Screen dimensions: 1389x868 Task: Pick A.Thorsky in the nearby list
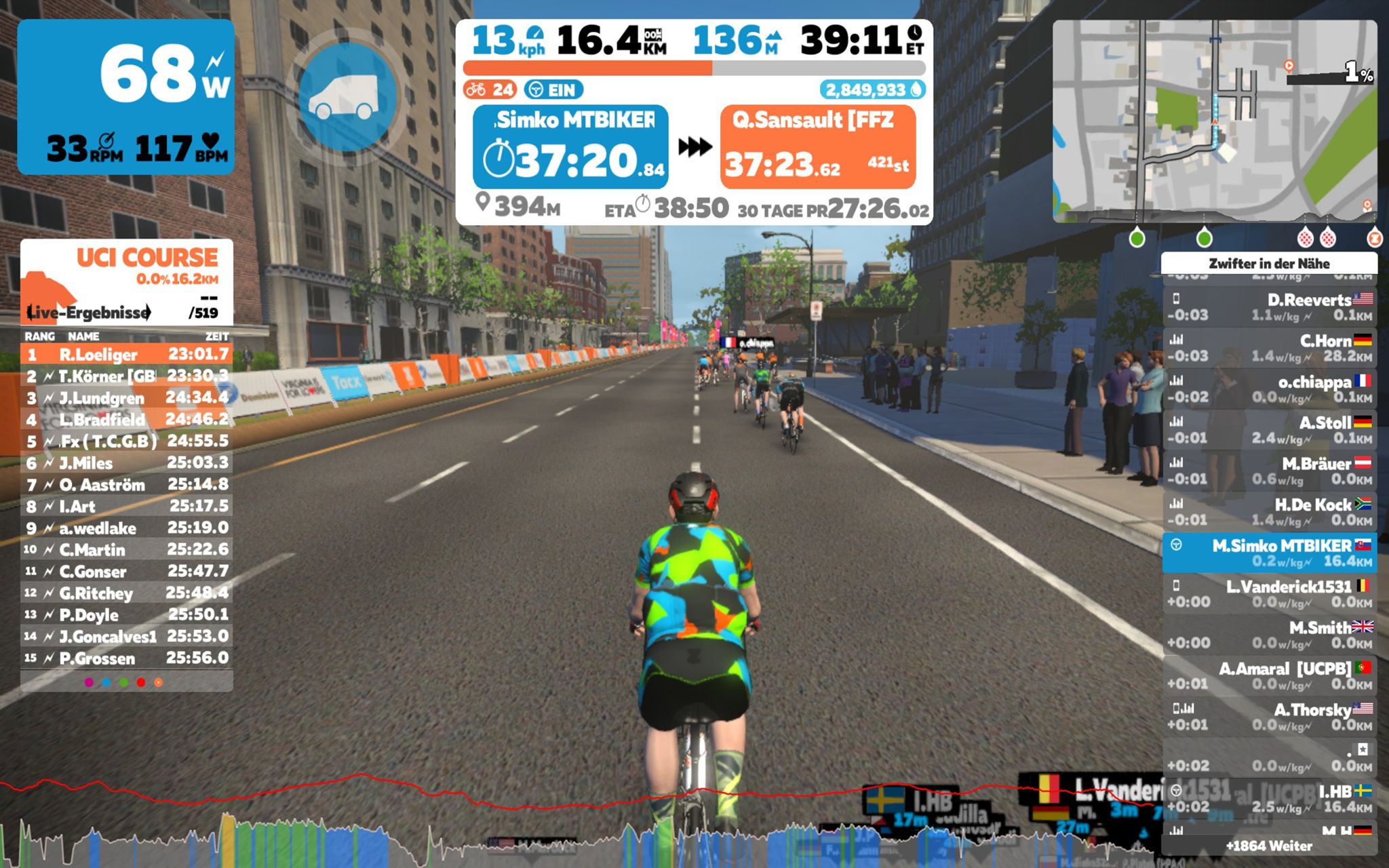1268,717
